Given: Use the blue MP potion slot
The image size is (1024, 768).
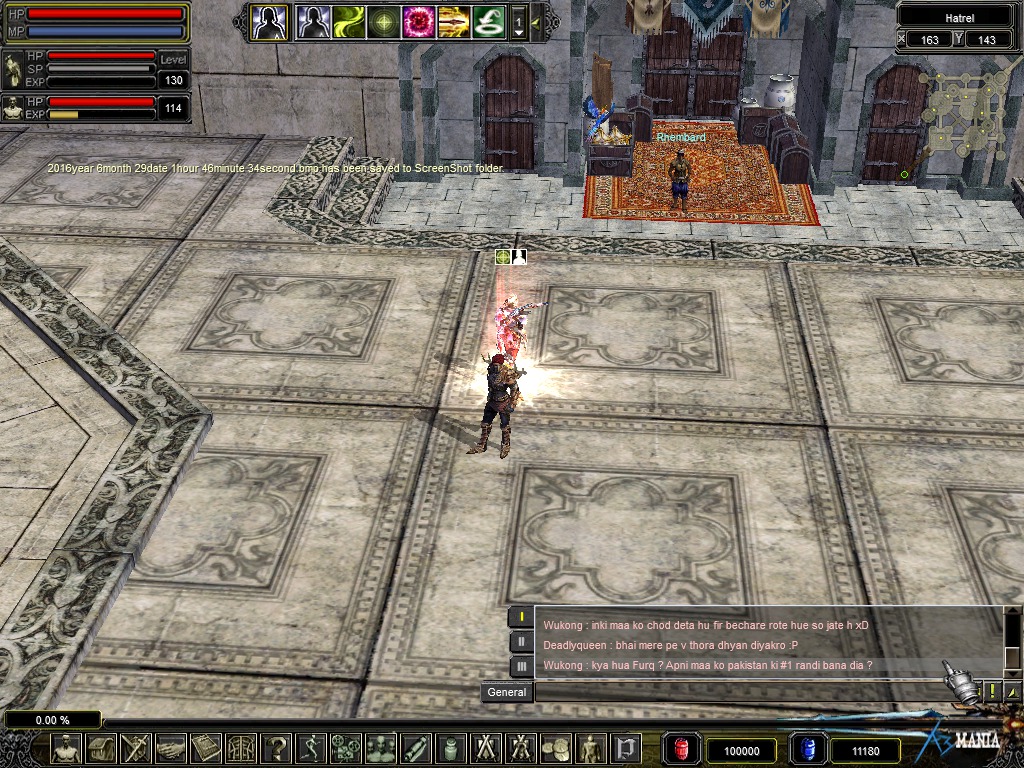Looking at the screenshot, I should (808, 749).
